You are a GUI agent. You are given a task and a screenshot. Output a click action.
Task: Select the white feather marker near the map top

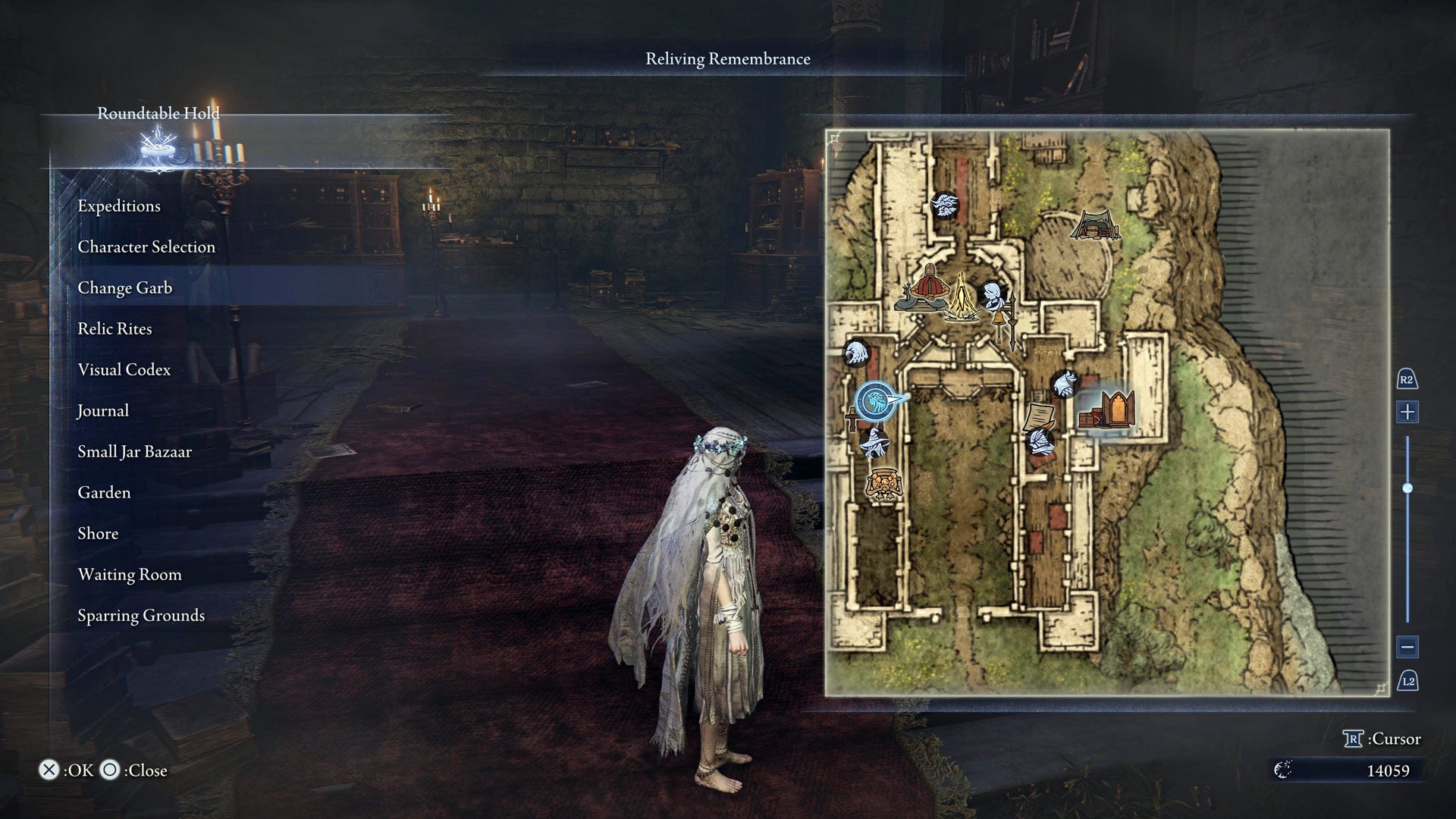click(944, 206)
